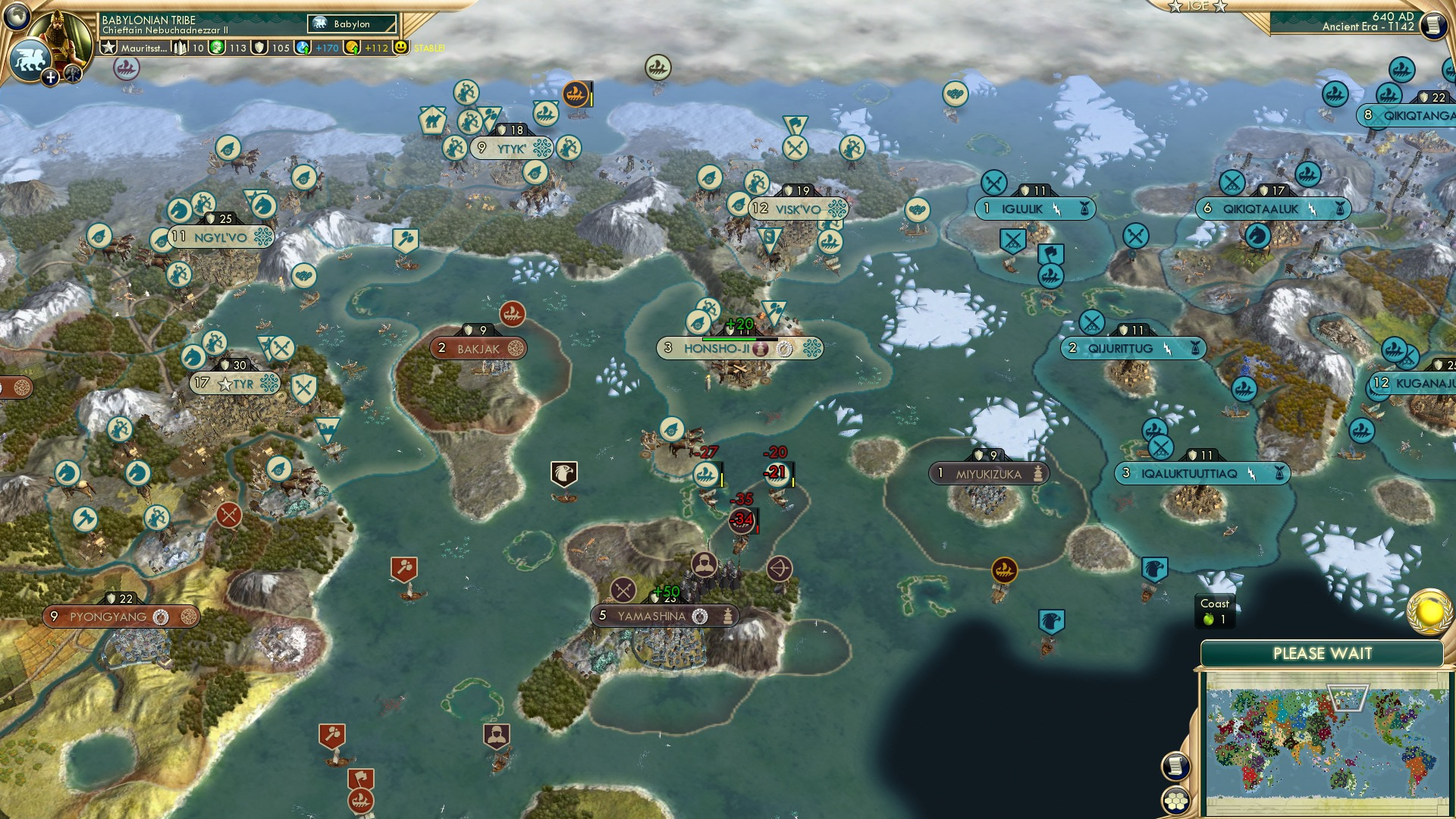This screenshot has height=819, width=1456.
Task: Click the happiness smiley showing STABLE
Action: [x=400, y=48]
